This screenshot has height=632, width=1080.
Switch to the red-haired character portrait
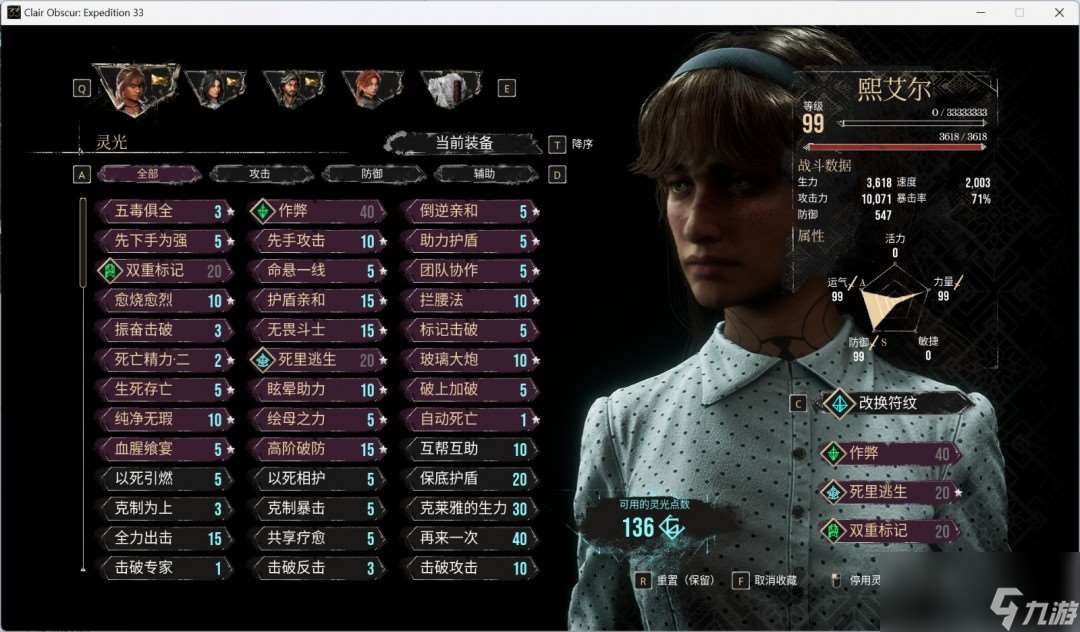pos(370,88)
